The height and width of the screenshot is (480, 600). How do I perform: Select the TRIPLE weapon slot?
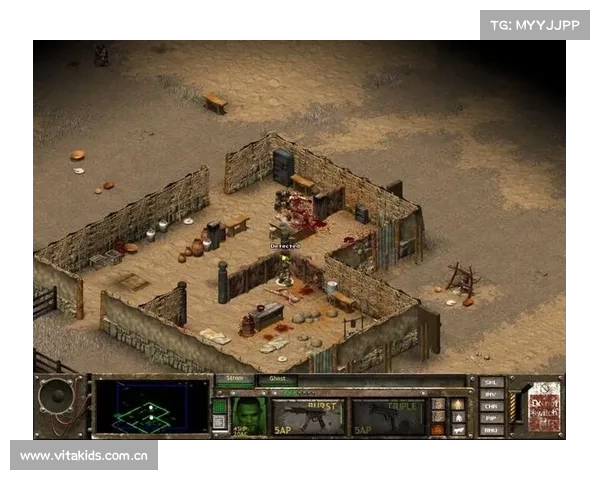[388, 415]
